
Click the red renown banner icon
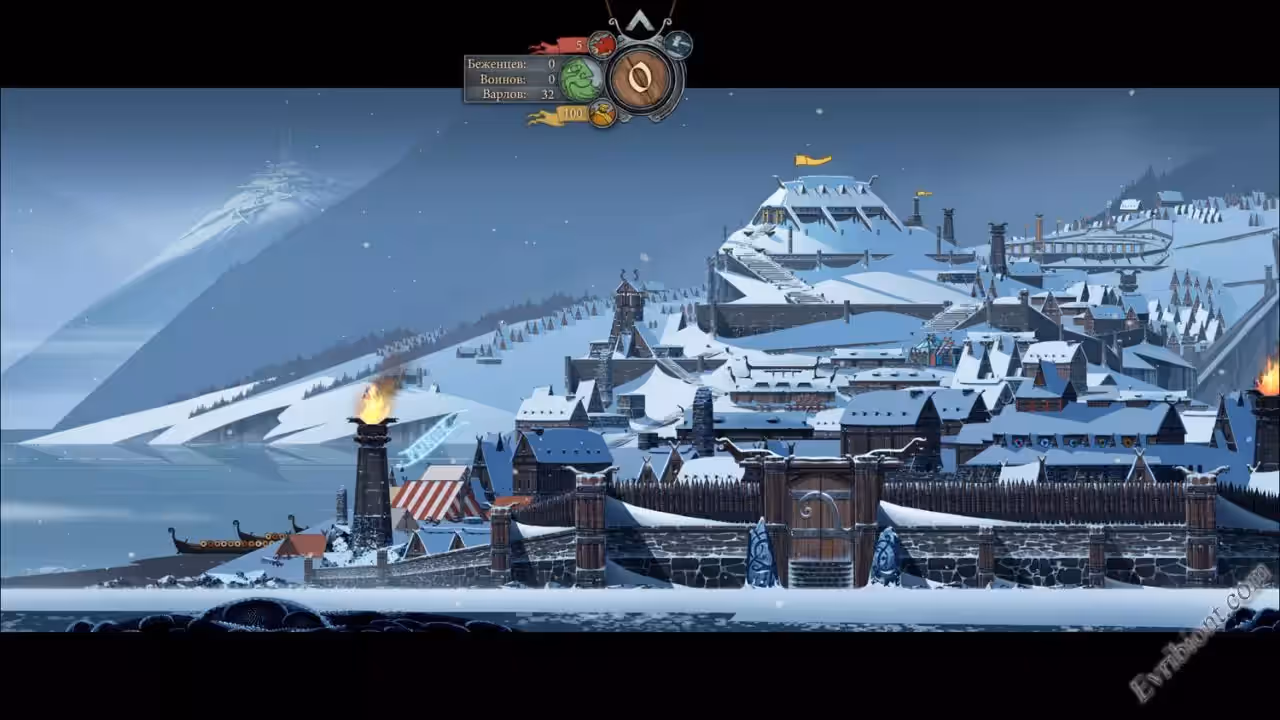[601, 45]
